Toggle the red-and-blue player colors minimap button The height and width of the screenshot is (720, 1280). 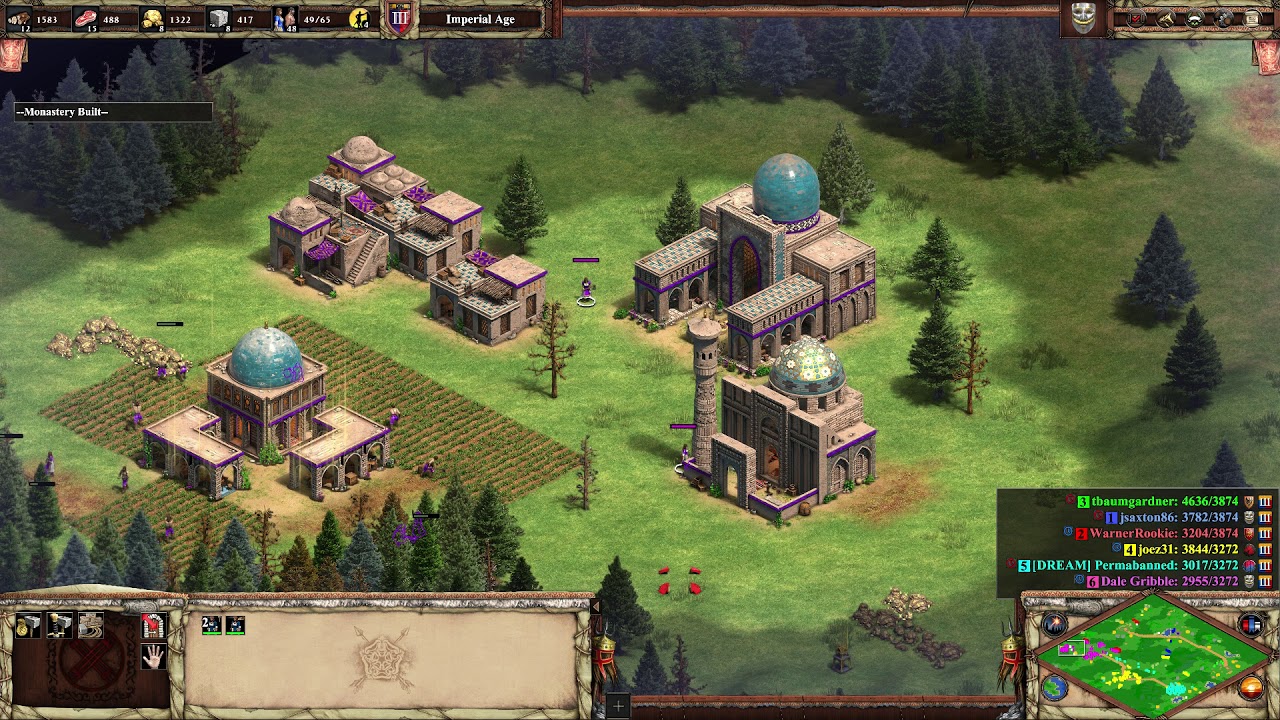point(1251,625)
